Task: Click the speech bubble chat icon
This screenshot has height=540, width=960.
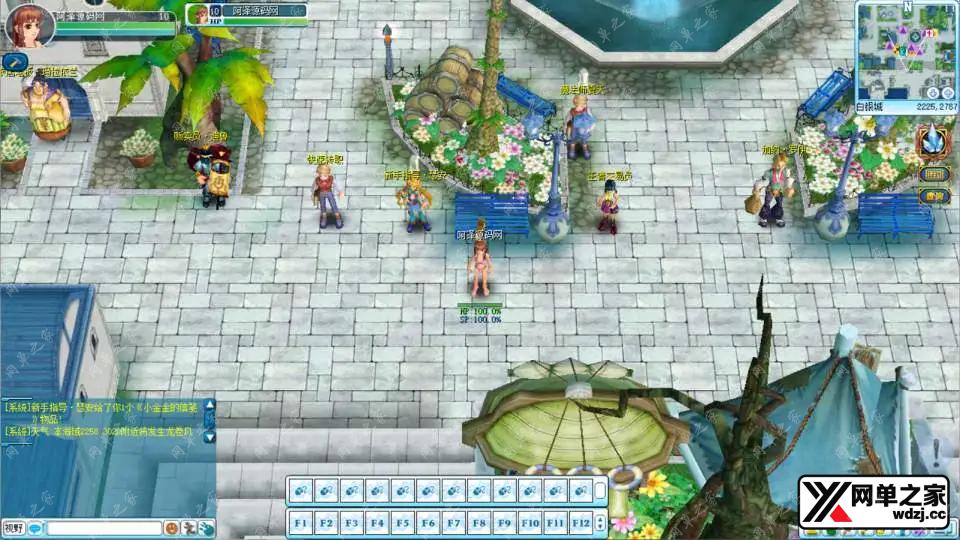Action: click(35, 528)
